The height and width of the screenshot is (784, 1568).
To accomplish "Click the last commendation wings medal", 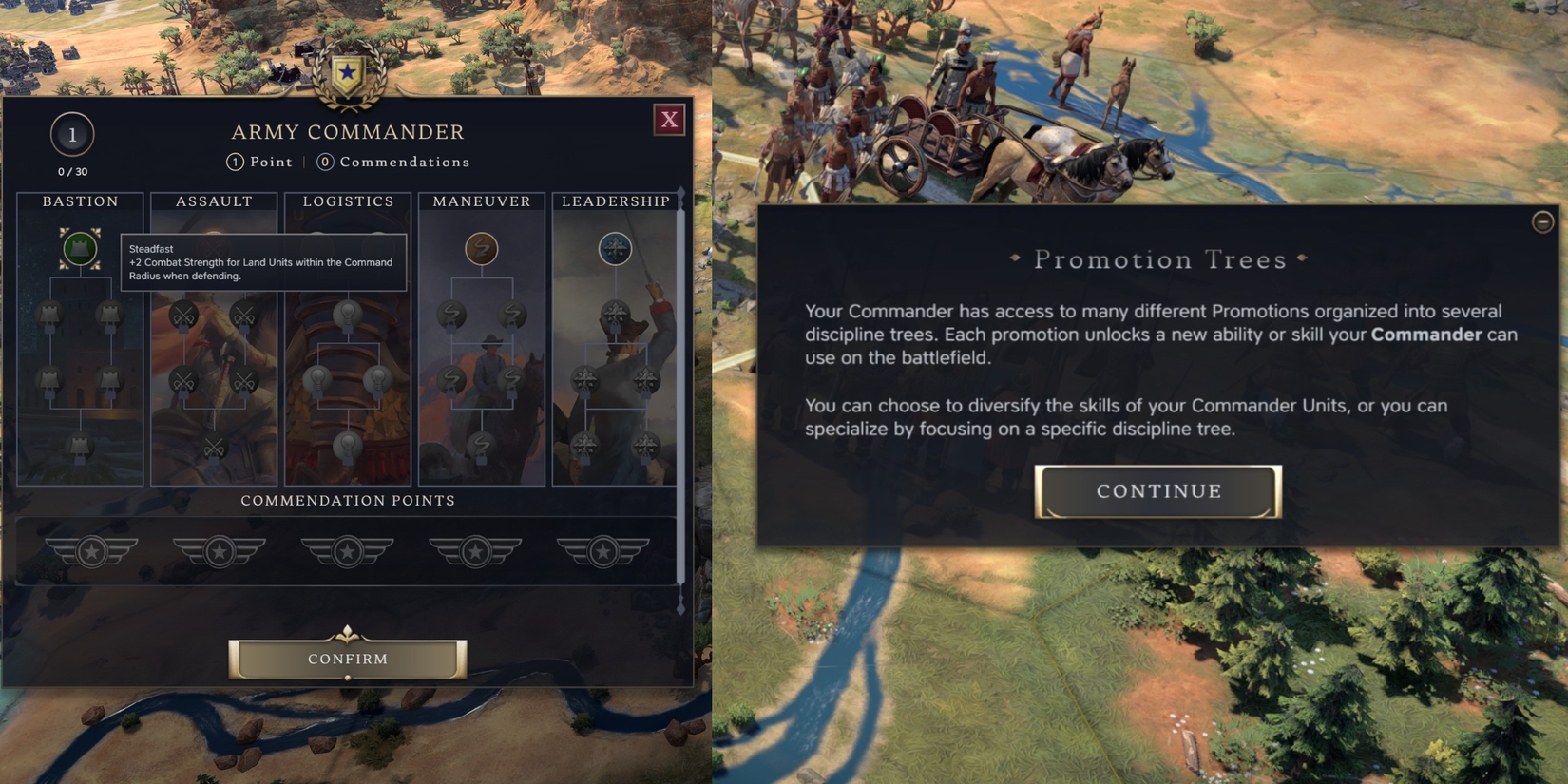I will point(603,551).
